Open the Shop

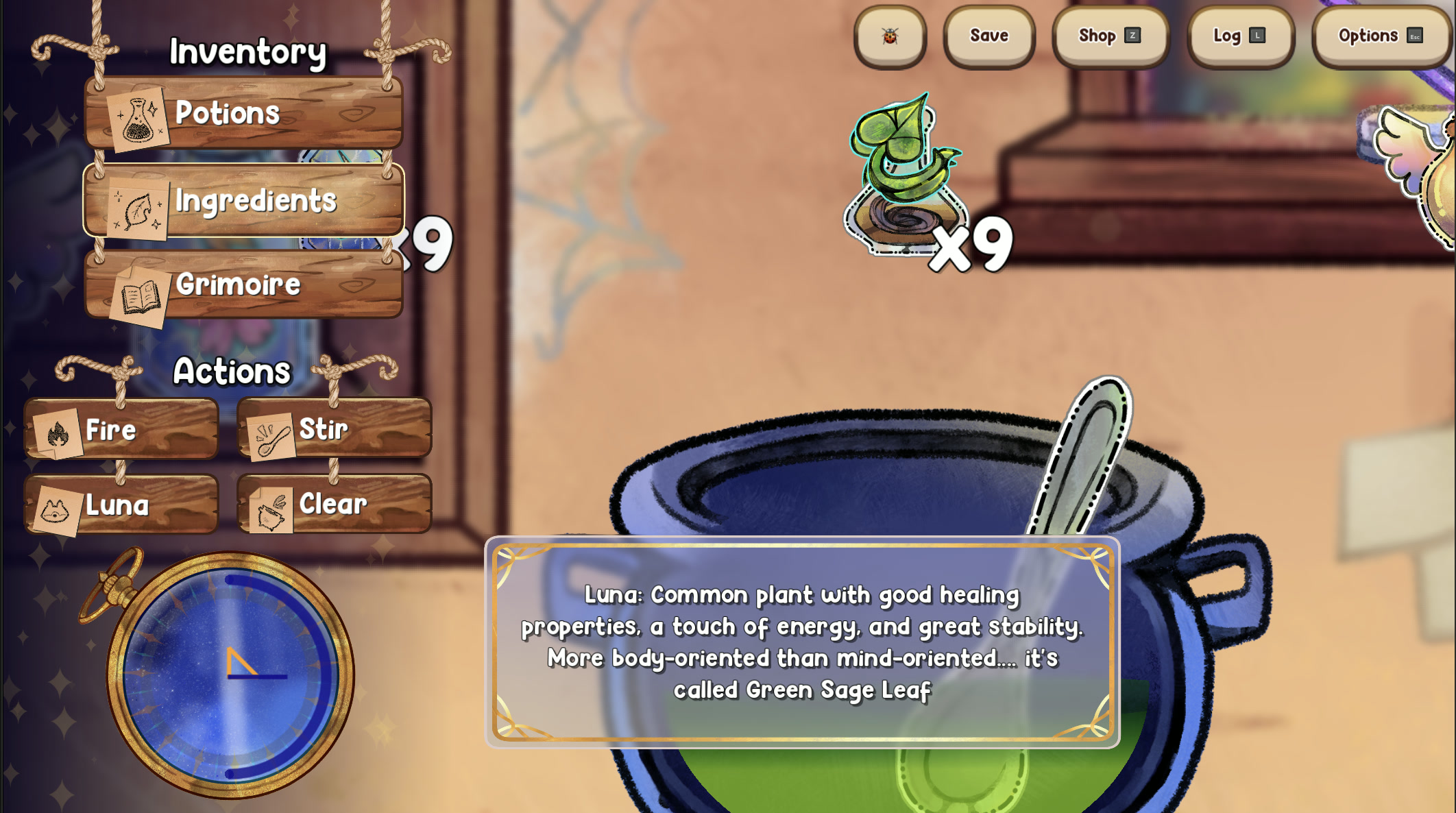1110,36
